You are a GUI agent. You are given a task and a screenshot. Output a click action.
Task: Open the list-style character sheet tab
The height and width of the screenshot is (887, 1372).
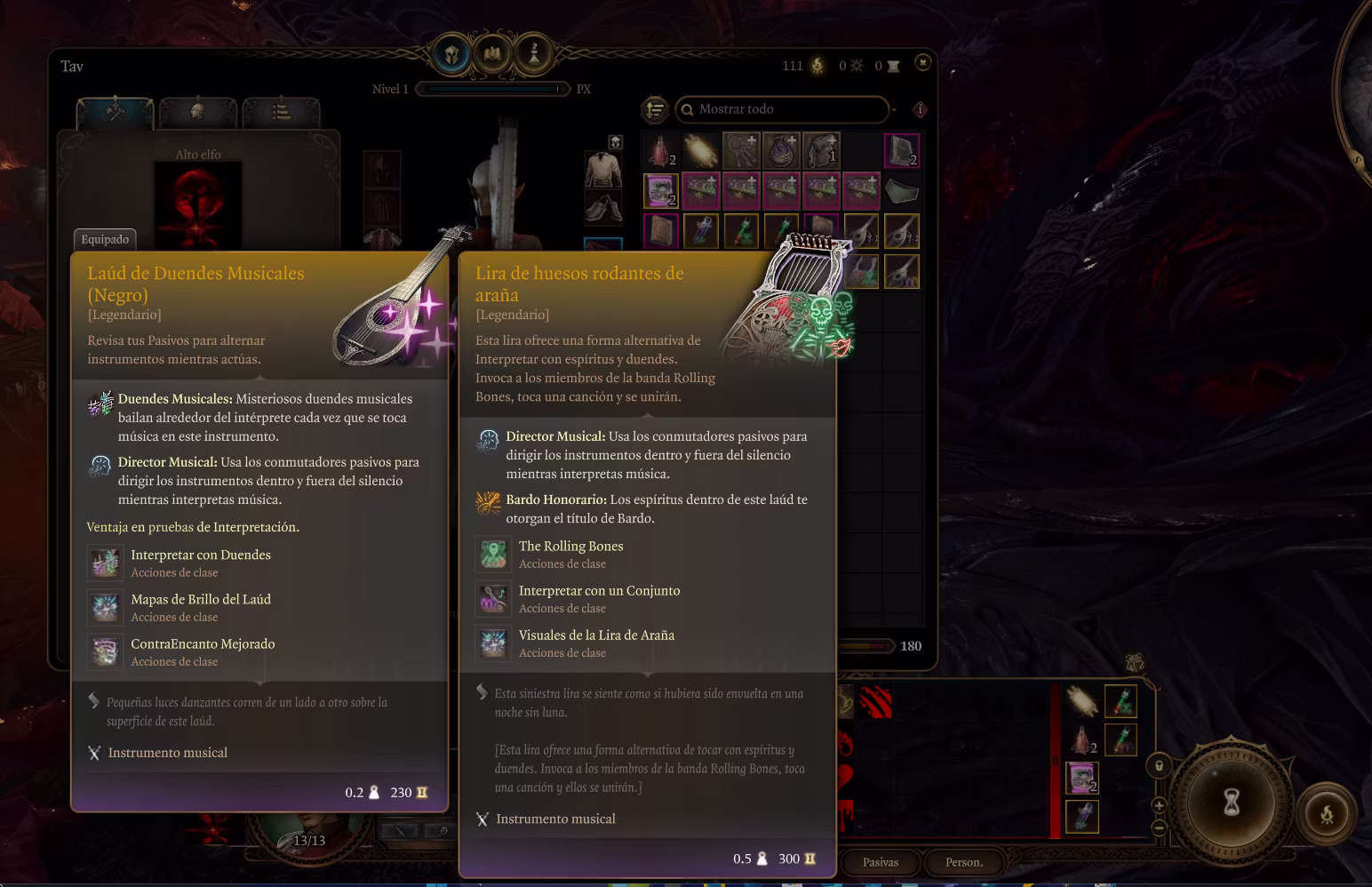281,112
